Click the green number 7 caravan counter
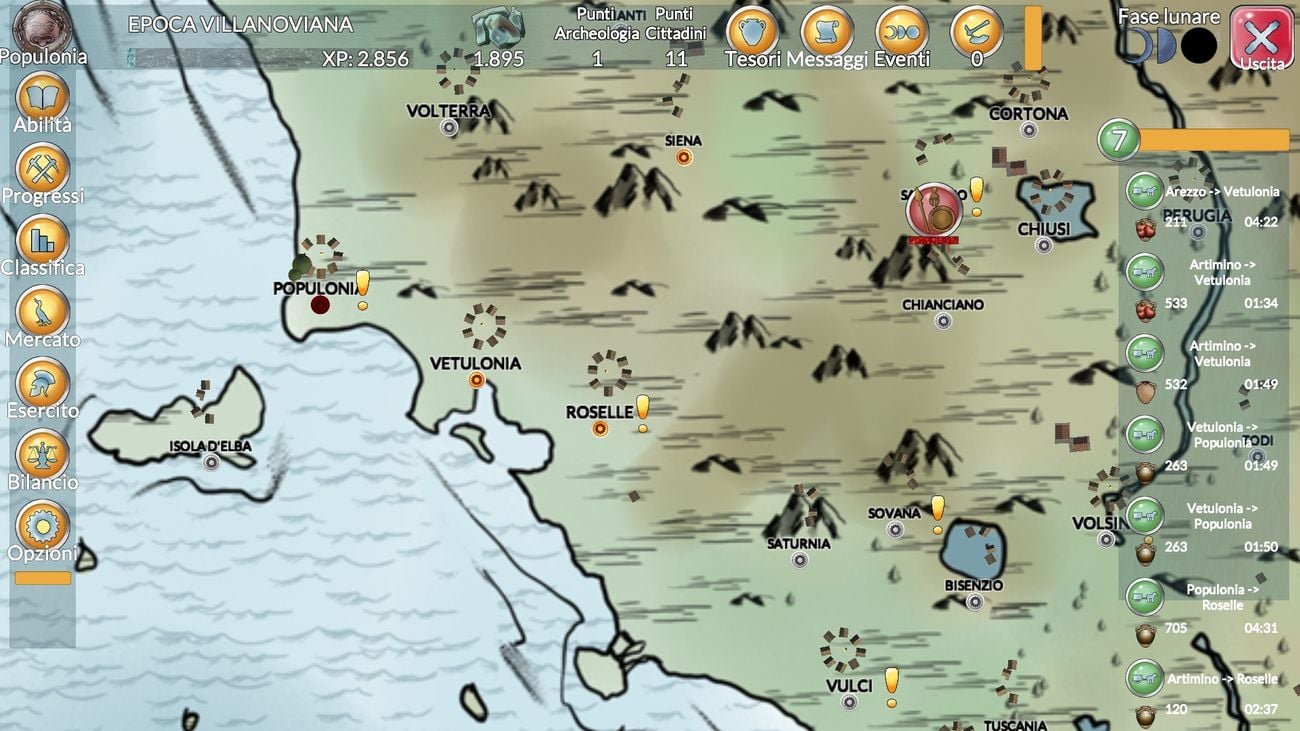Image resolution: width=1300 pixels, height=731 pixels. pos(1119,140)
